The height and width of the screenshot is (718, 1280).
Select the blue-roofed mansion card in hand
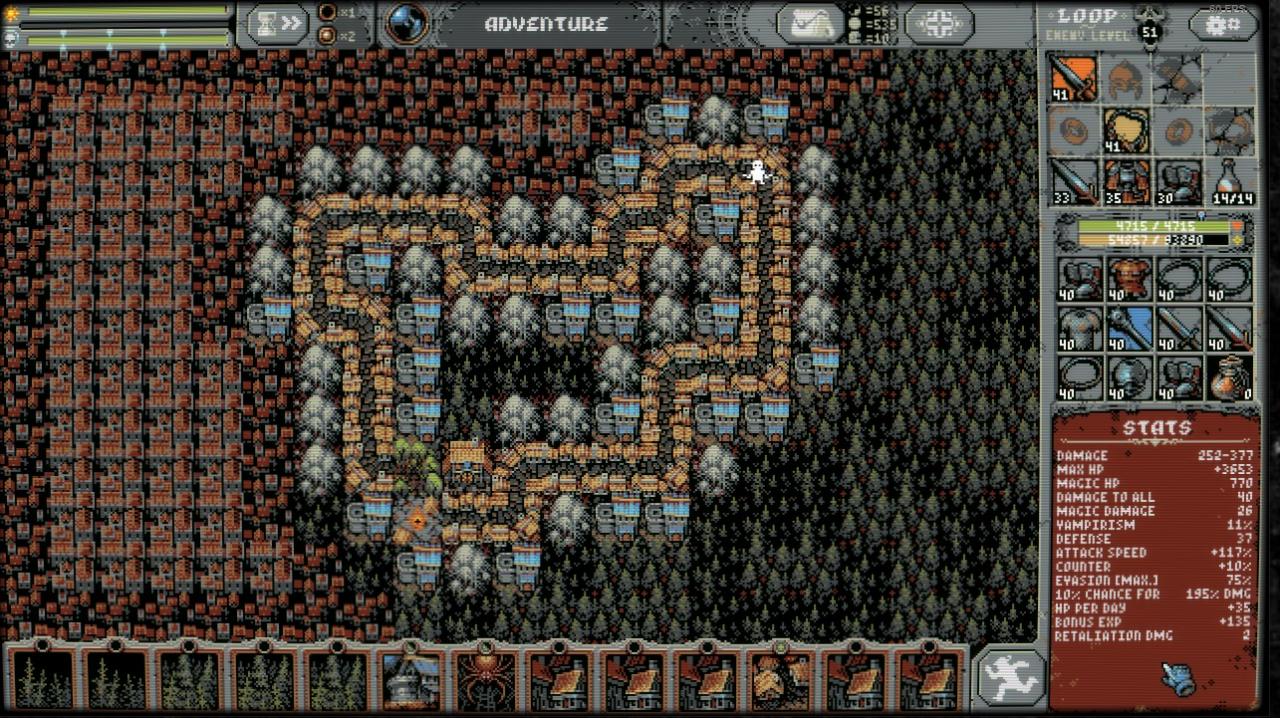click(410, 679)
